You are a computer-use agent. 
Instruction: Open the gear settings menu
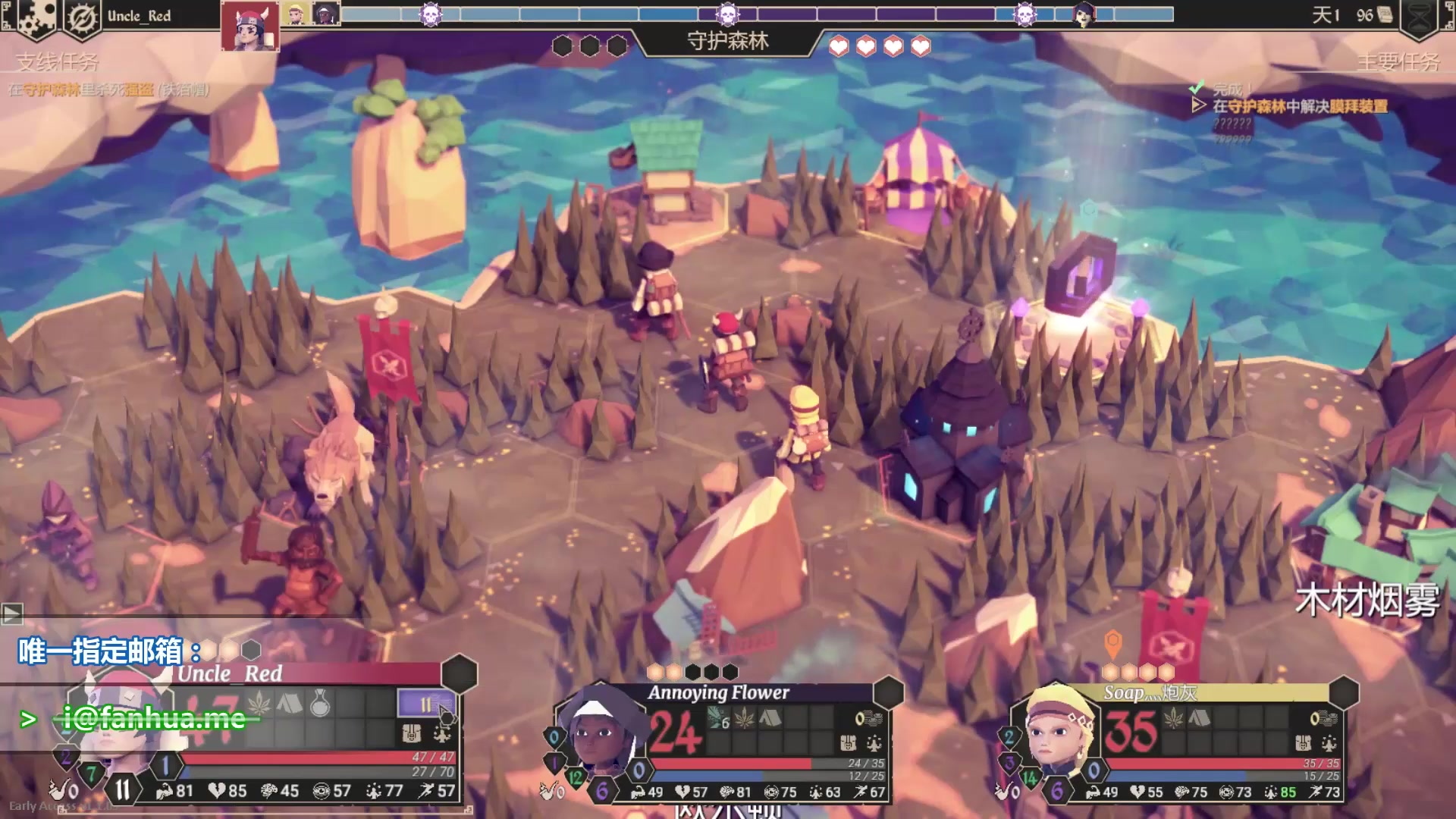coord(34,17)
